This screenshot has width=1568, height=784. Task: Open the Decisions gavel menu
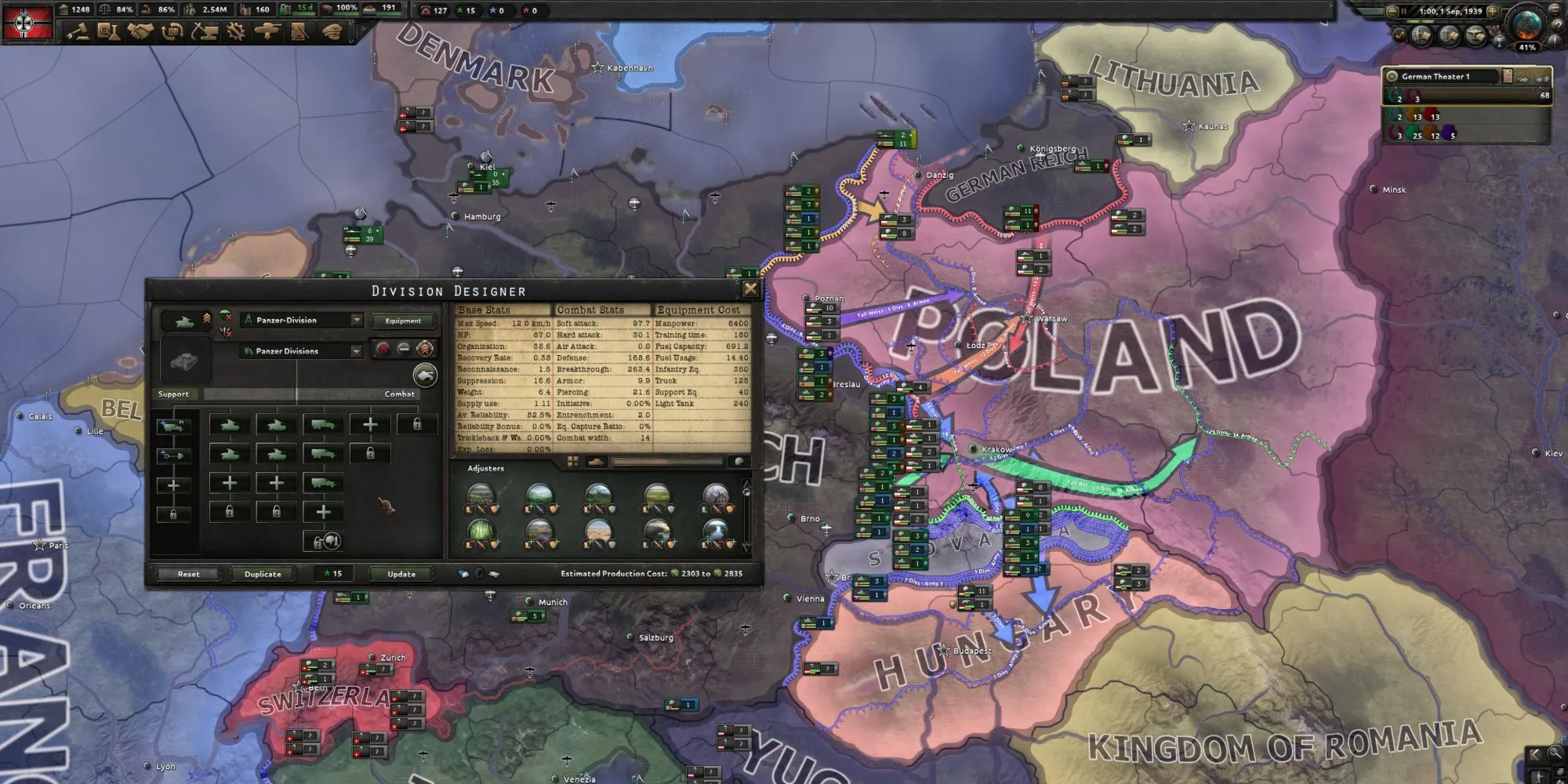(x=78, y=32)
